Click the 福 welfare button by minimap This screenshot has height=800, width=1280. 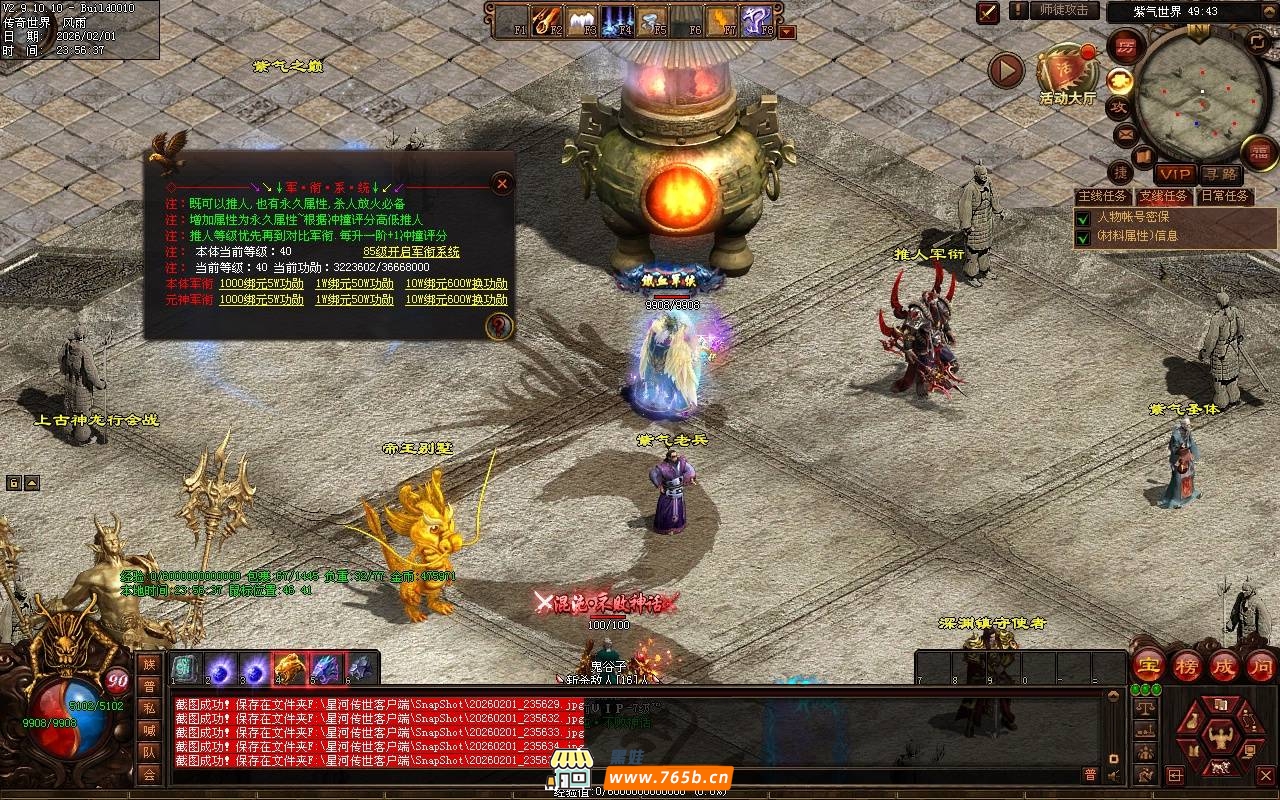click(x=1259, y=152)
